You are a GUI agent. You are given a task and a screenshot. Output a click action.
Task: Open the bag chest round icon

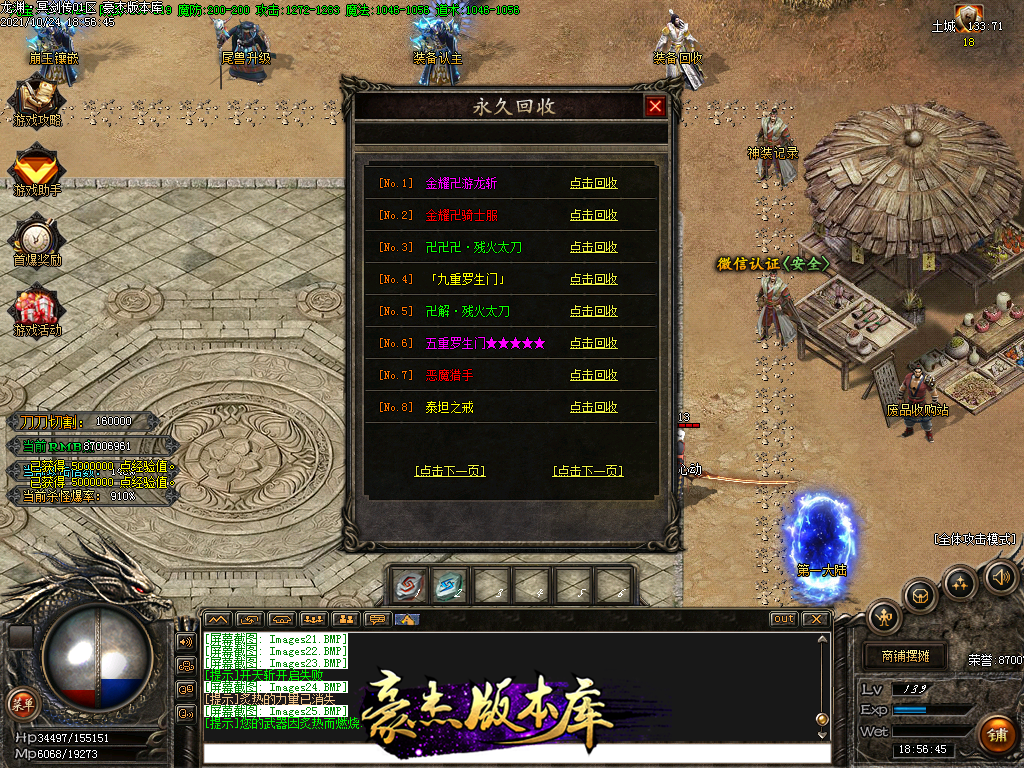point(920,596)
